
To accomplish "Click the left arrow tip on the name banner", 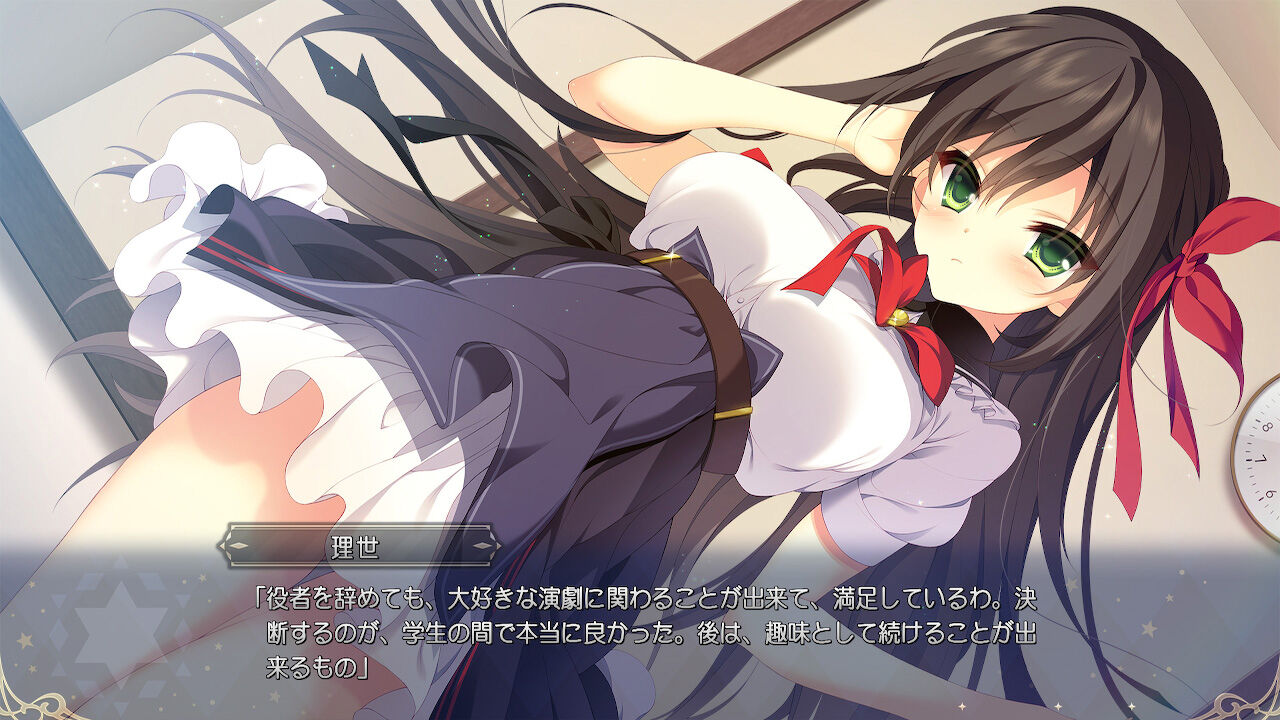I will (219, 545).
